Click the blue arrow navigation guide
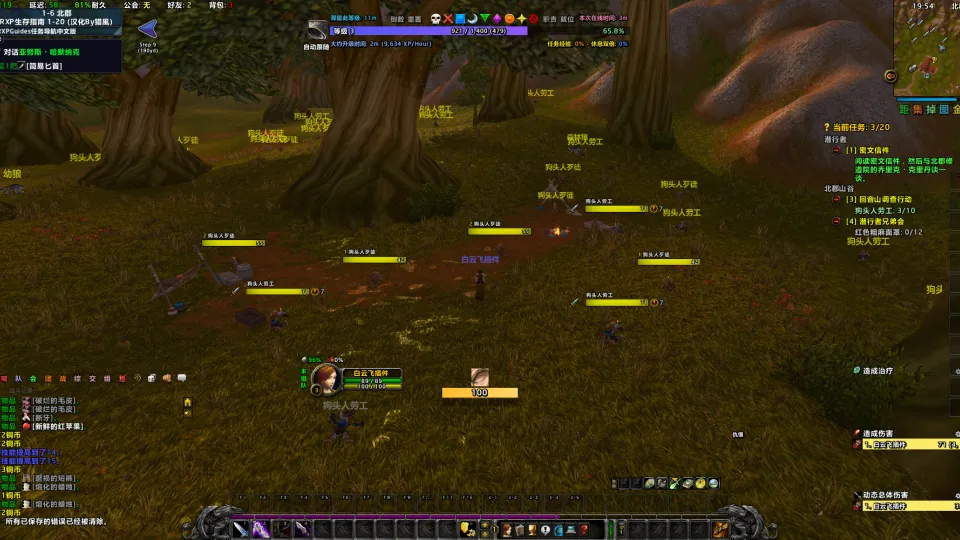Screen dimensions: 960x540 [148, 29]
